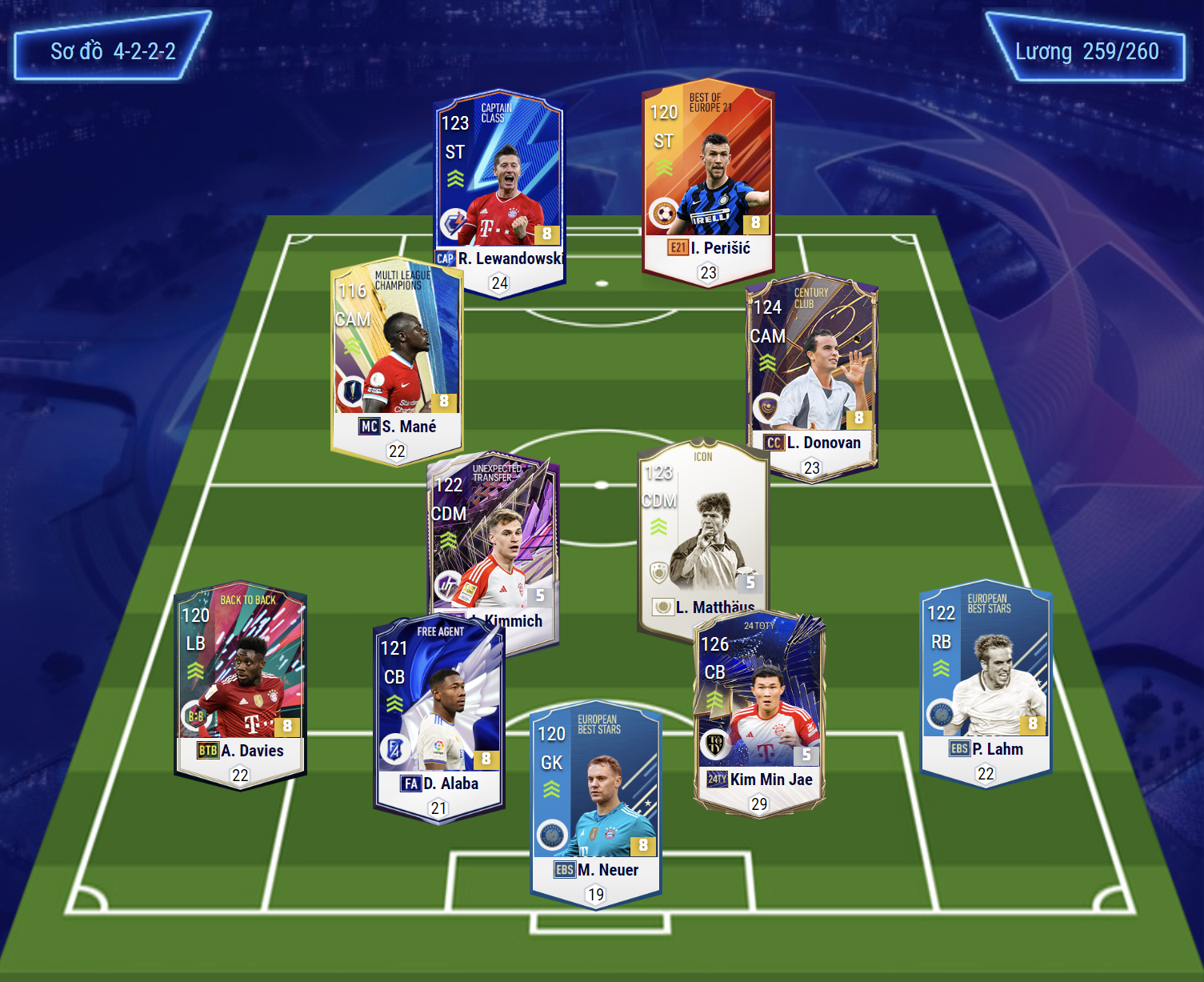Choose the M. Neuer goalkeeper card
Viewport: 1204px width, 982px height.
click(595, 804)
